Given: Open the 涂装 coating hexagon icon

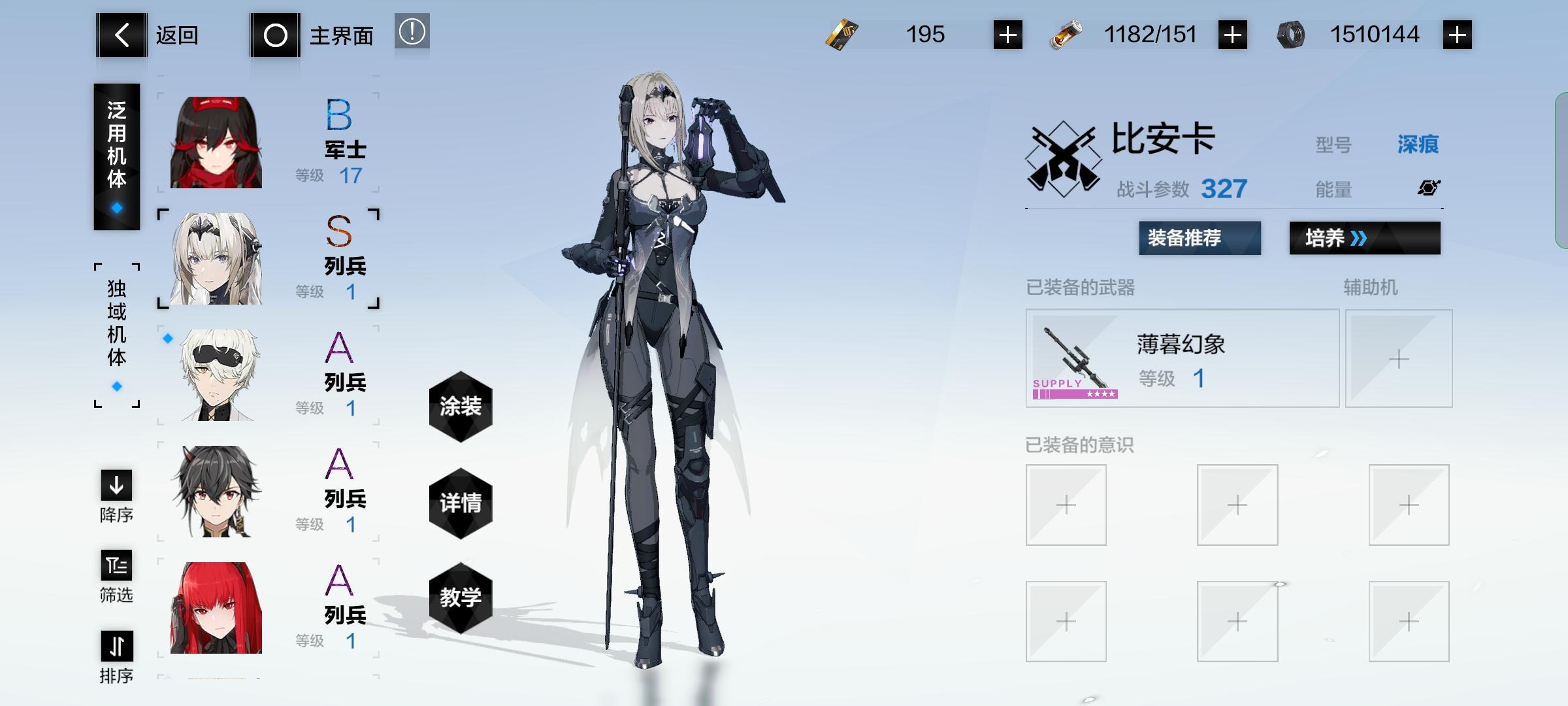Looking at the screenshot, I should (461, 407).
